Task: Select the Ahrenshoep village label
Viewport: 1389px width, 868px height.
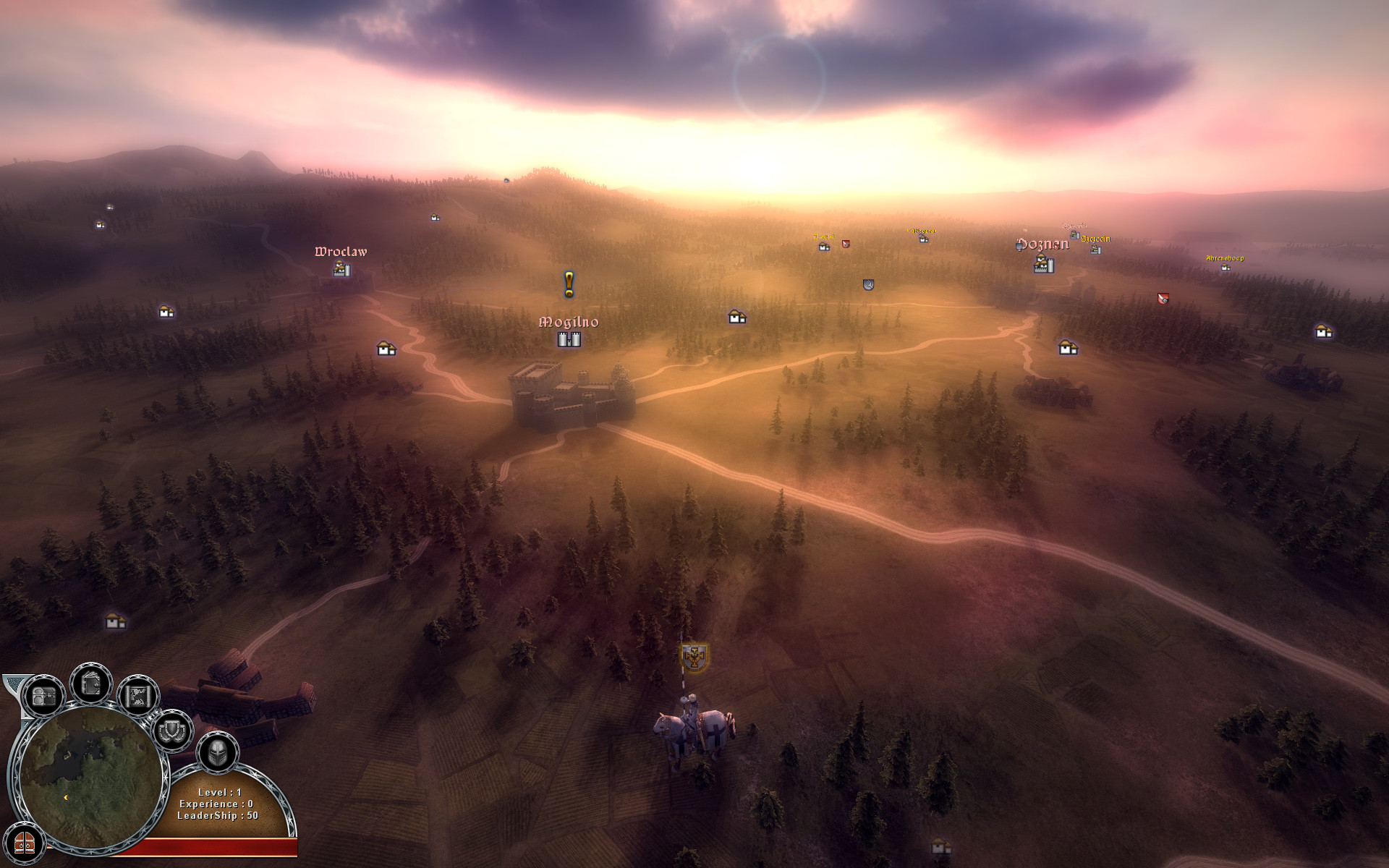Action: click(x=1225, y=258)
